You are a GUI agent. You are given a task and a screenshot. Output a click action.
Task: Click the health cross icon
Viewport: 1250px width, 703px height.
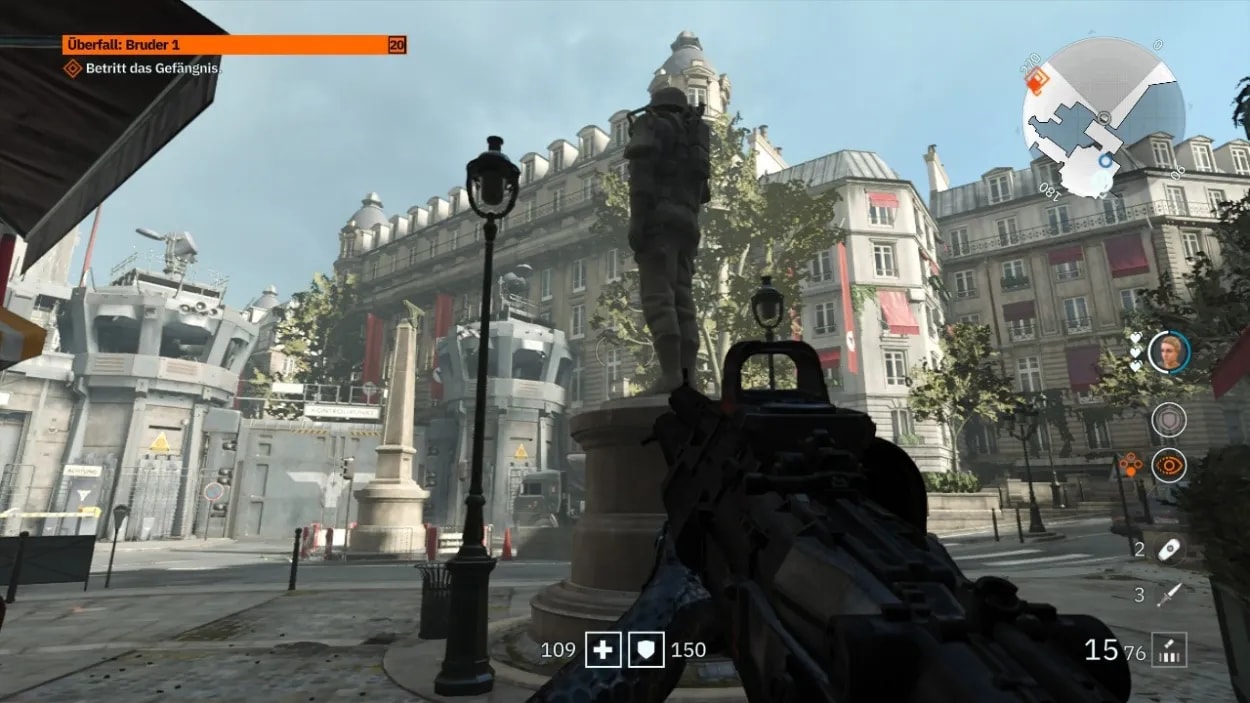tap(603, 650)
